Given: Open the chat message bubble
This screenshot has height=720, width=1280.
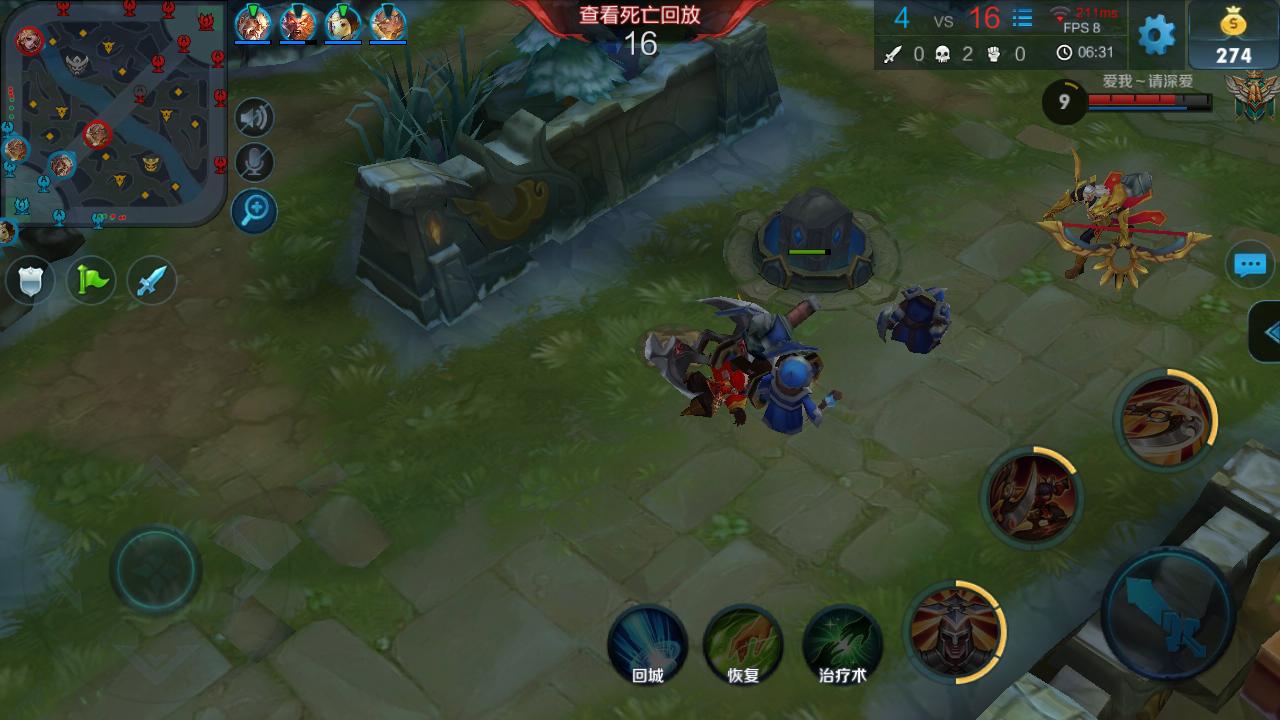Looking at the screenshot, I should [x=1250, y=265].
